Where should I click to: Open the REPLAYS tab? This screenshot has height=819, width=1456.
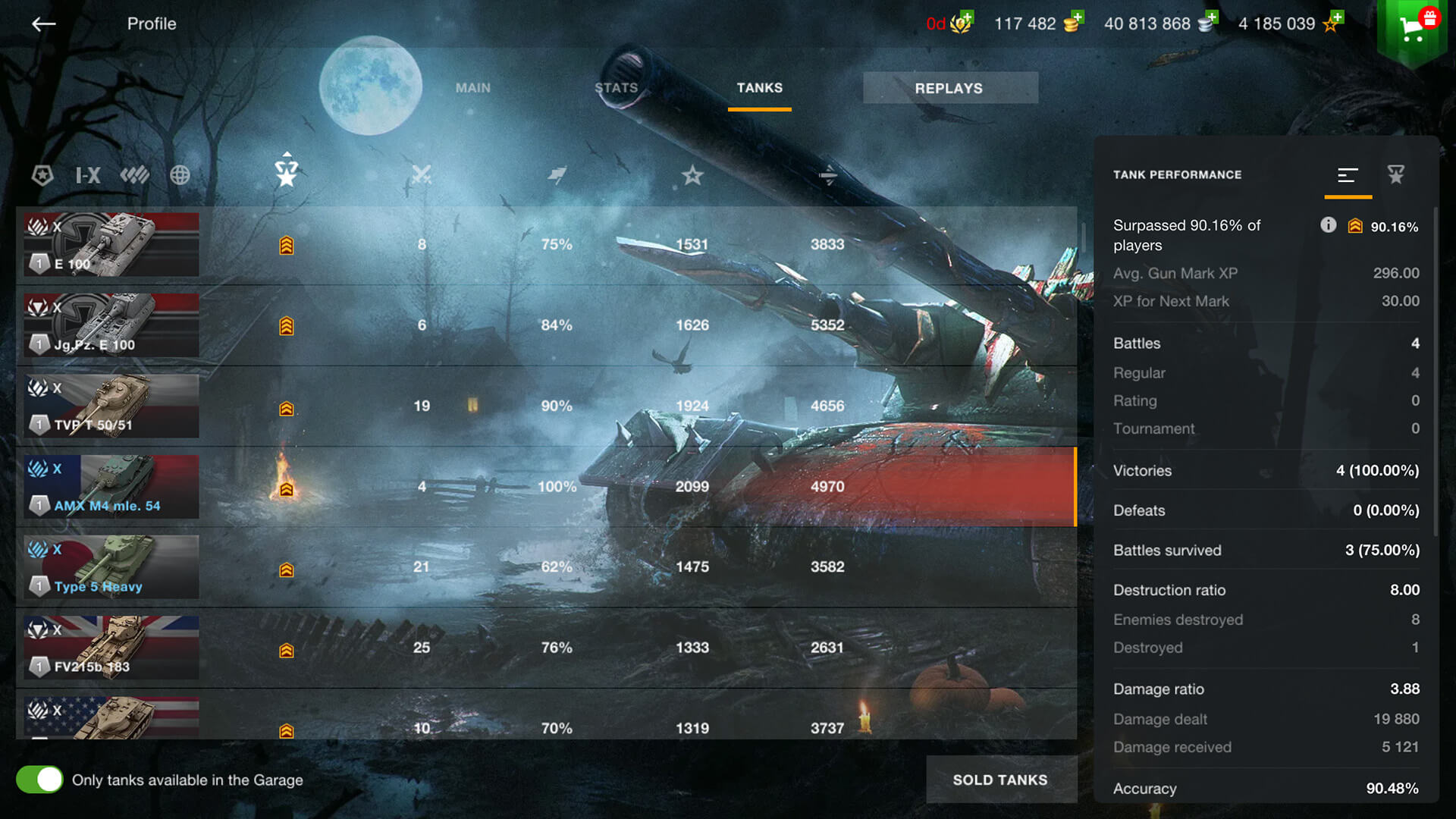pyautogui.click(x=949, y=88)
